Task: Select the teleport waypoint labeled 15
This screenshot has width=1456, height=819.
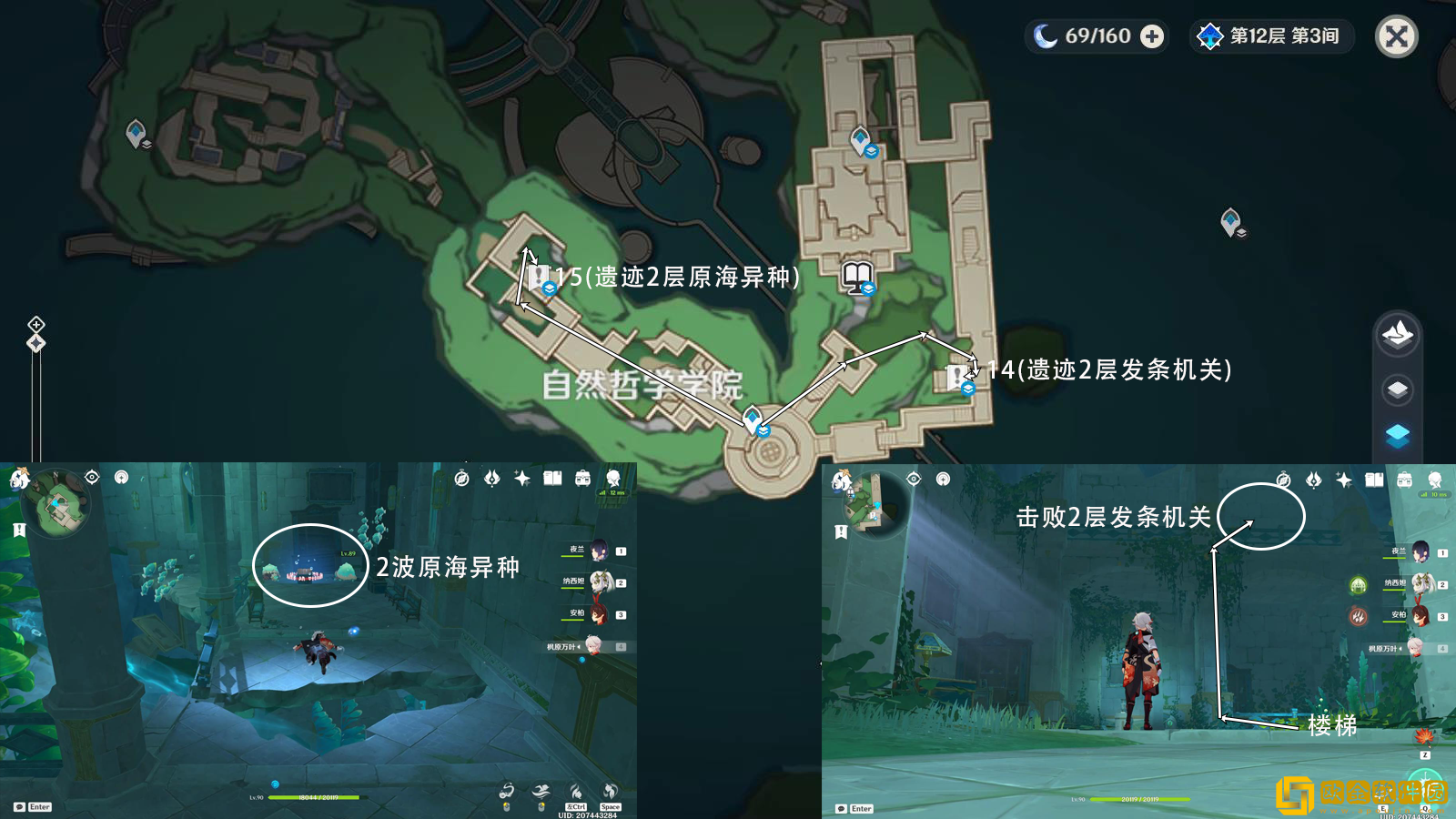Action: (x=549, y=286)
